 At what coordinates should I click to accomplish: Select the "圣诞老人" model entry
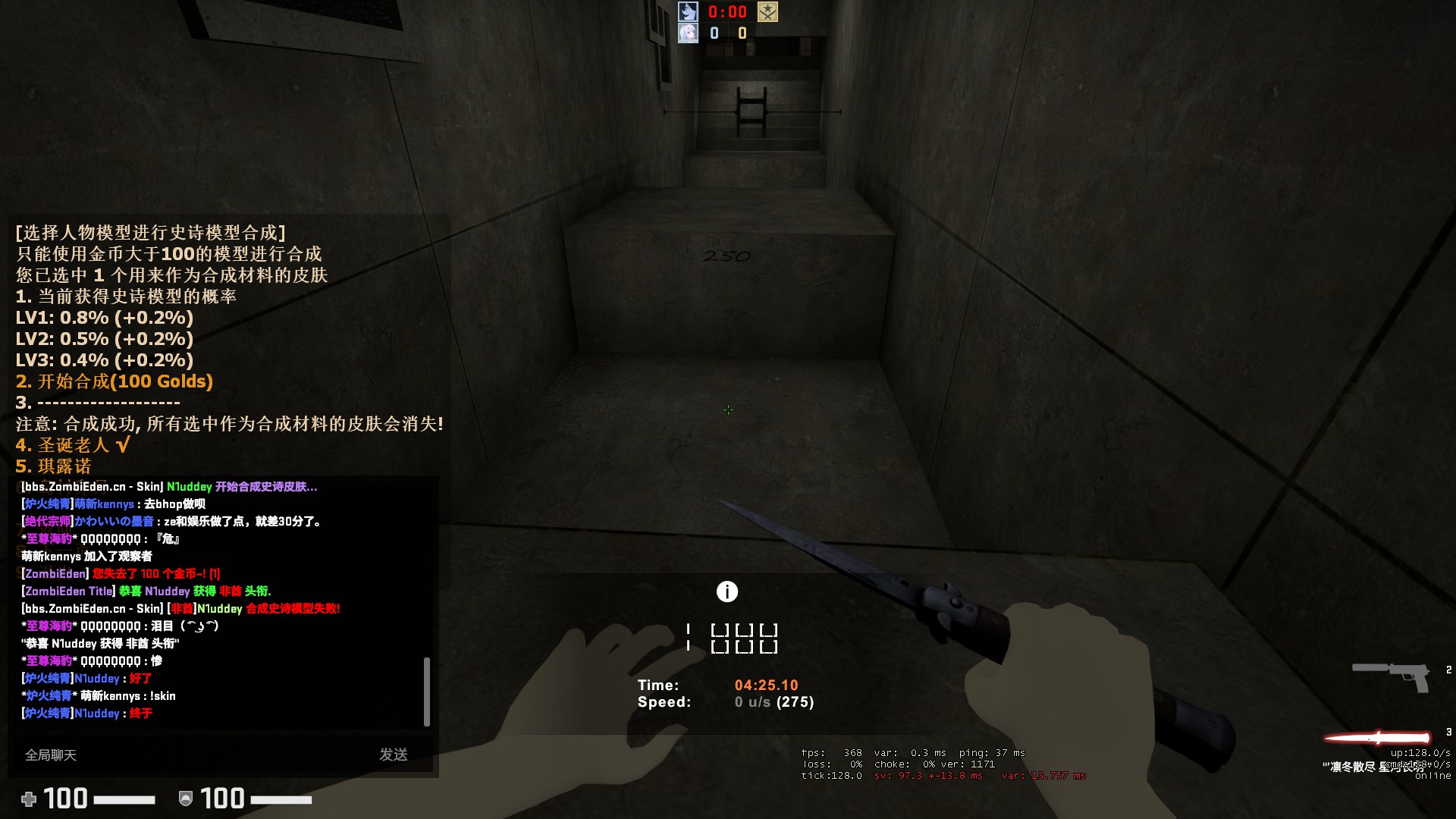tap(73, 445)
